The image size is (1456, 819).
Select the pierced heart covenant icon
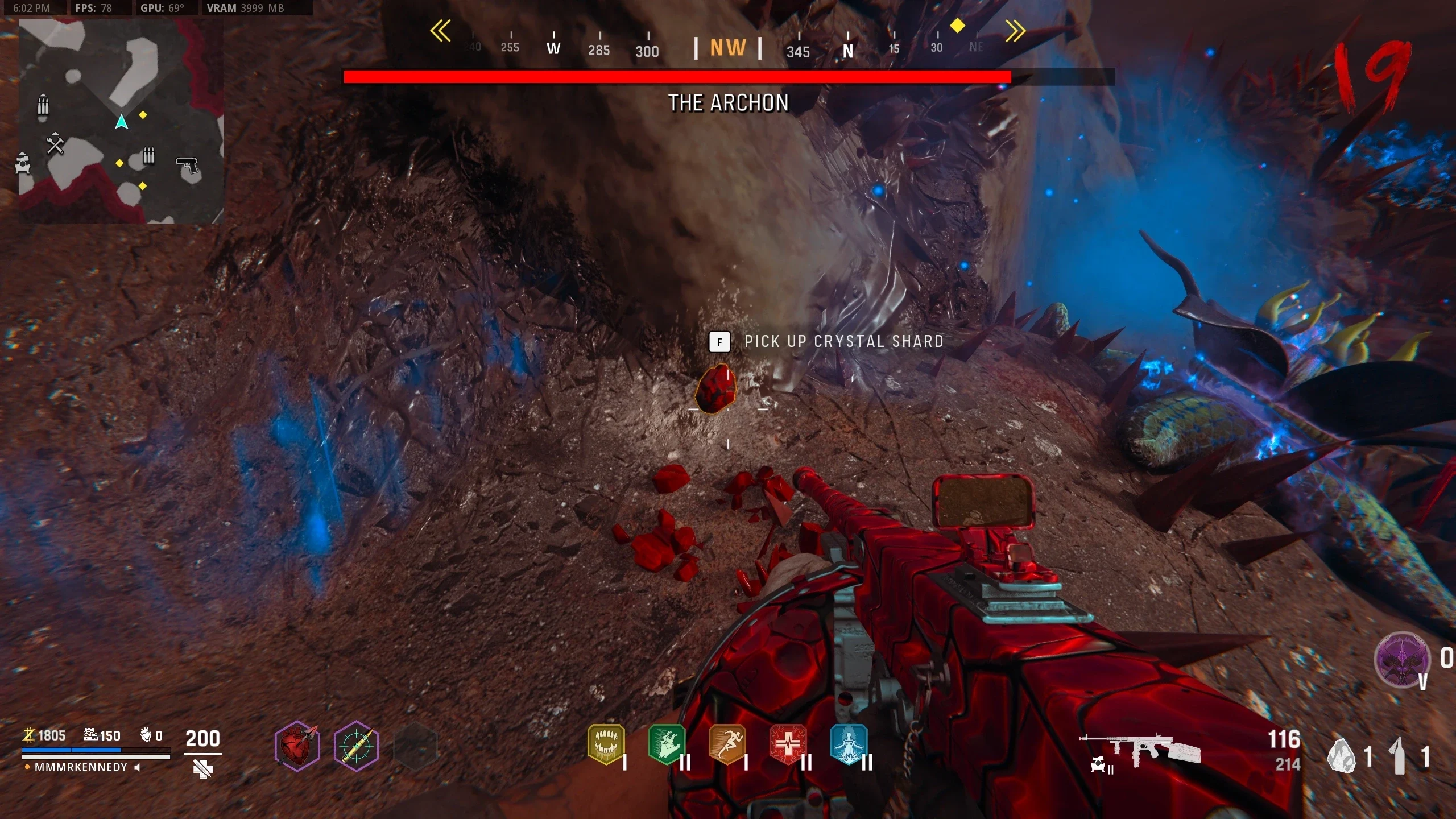point(297,745)
